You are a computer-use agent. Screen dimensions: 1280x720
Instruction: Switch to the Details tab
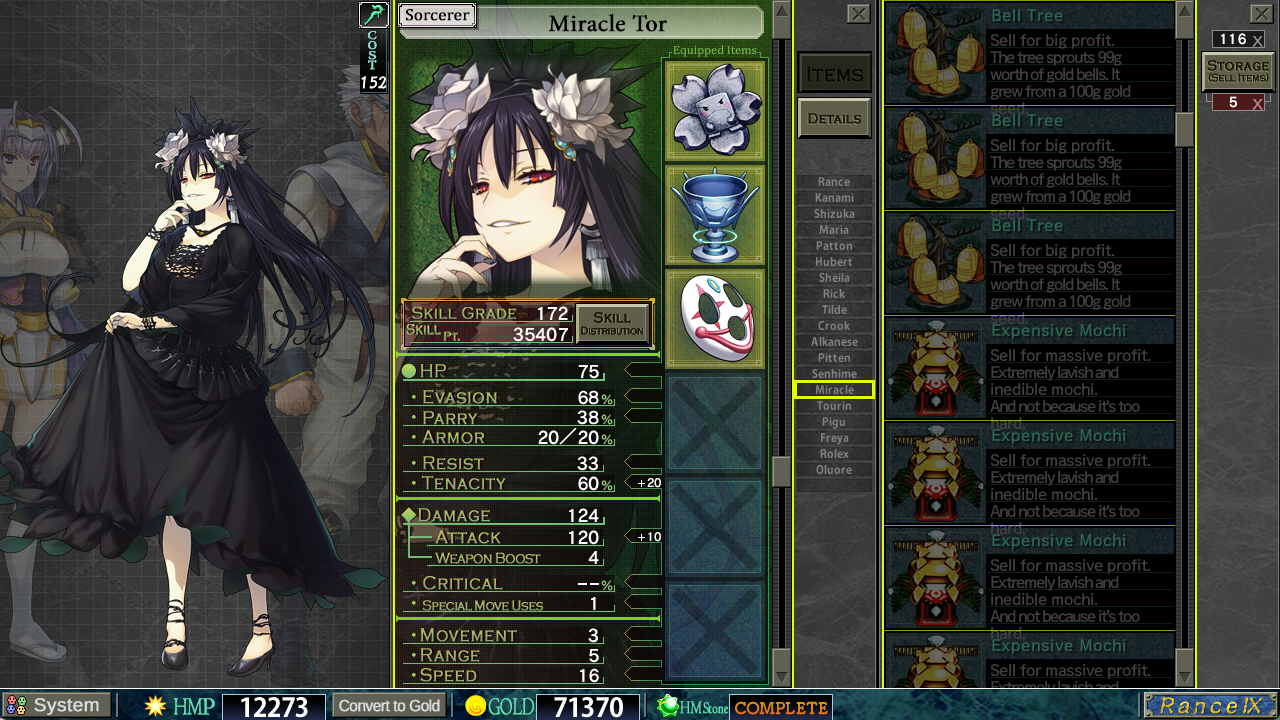coord(834,118)
